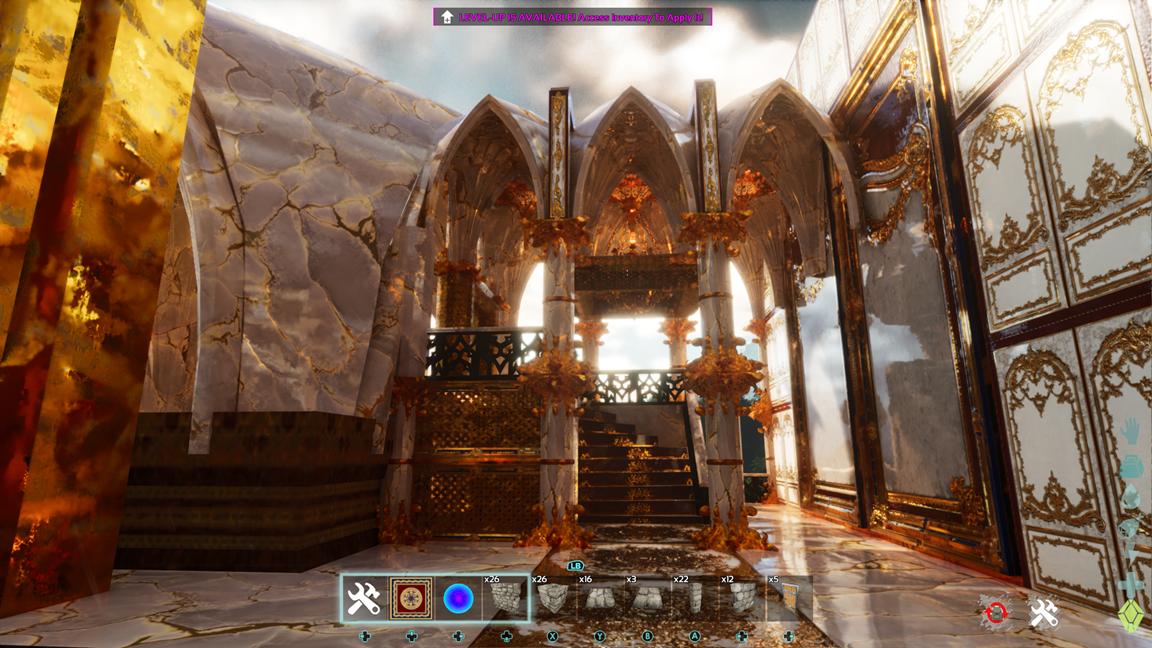Select the crossed wrench and hammer hotbar slot
The height and width of the screenshot is (648, 1152).
pyautogui.click(x=364, y=599)
